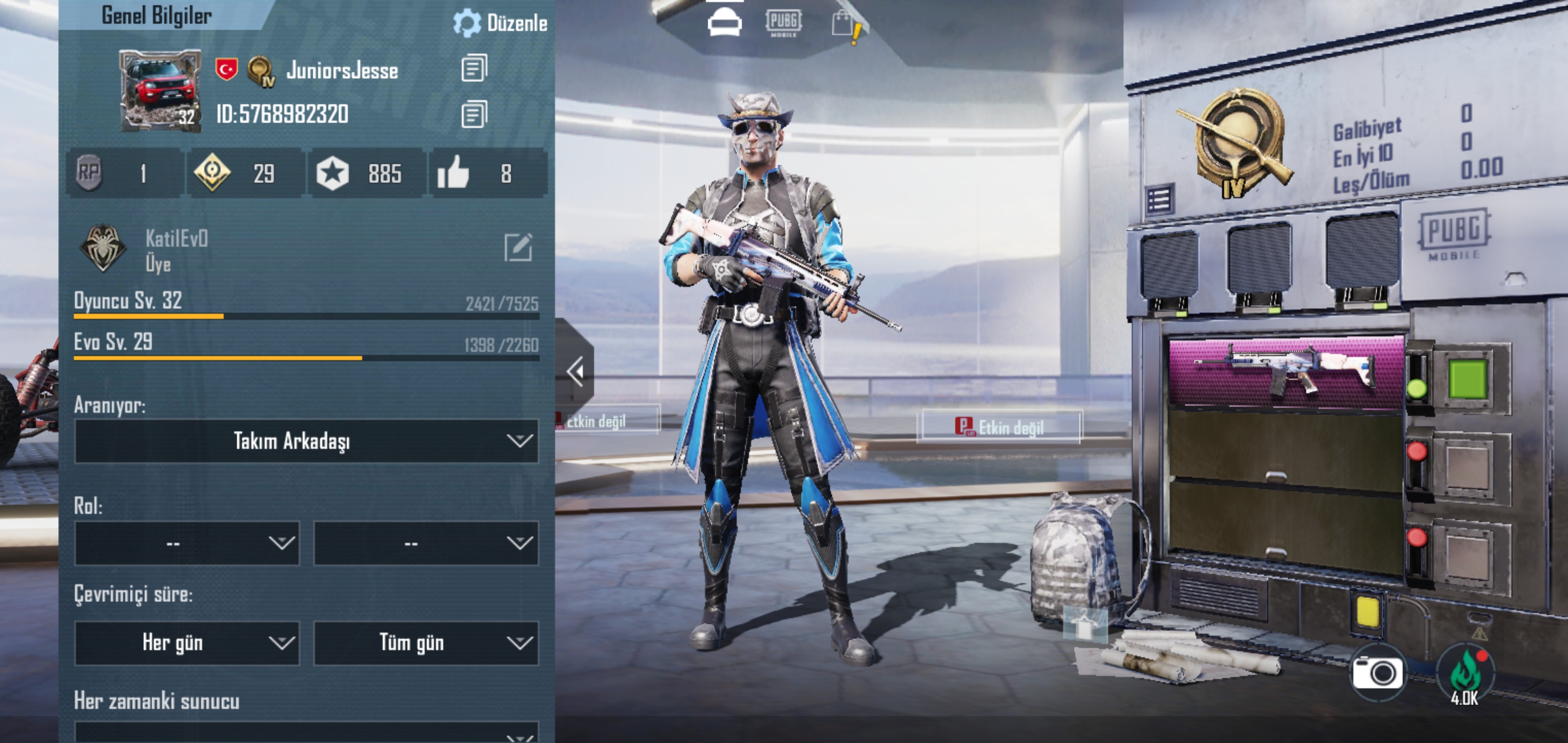Switch to the PUBG Mobile tab
The image size is (1568, 743).
click(783, 23)
